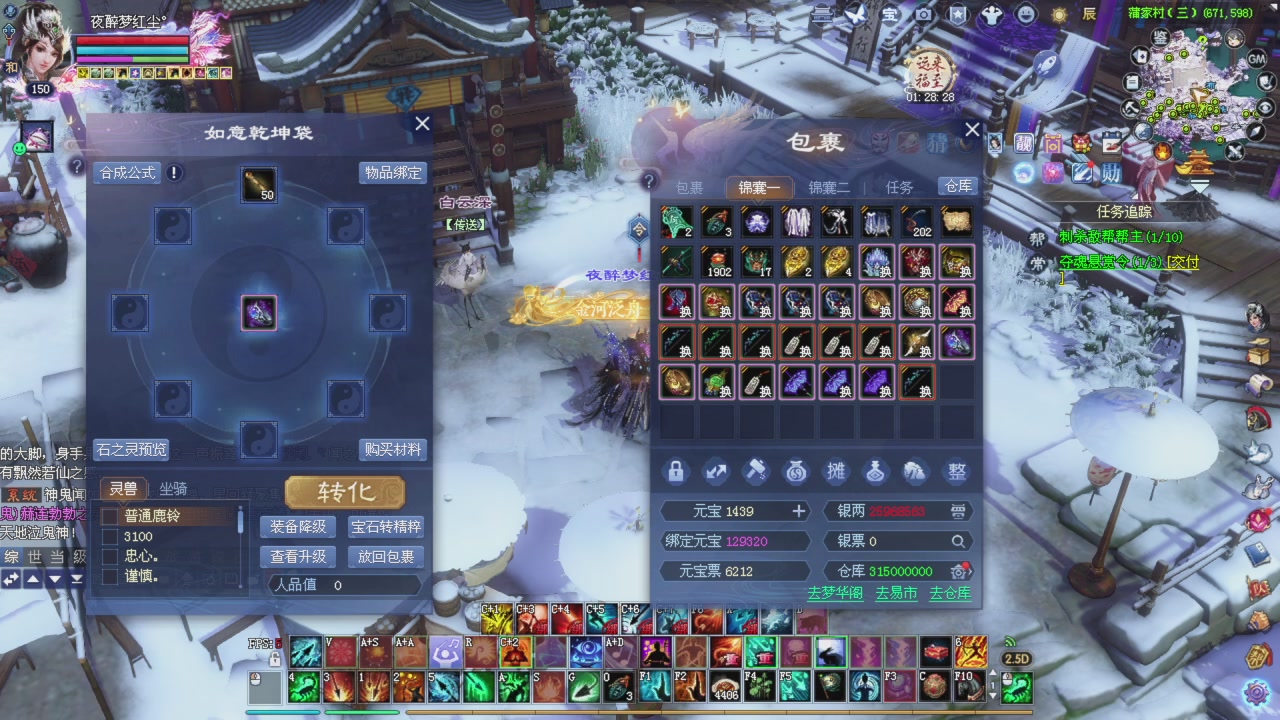Add 元宝 with the plus button

[799, 512]
